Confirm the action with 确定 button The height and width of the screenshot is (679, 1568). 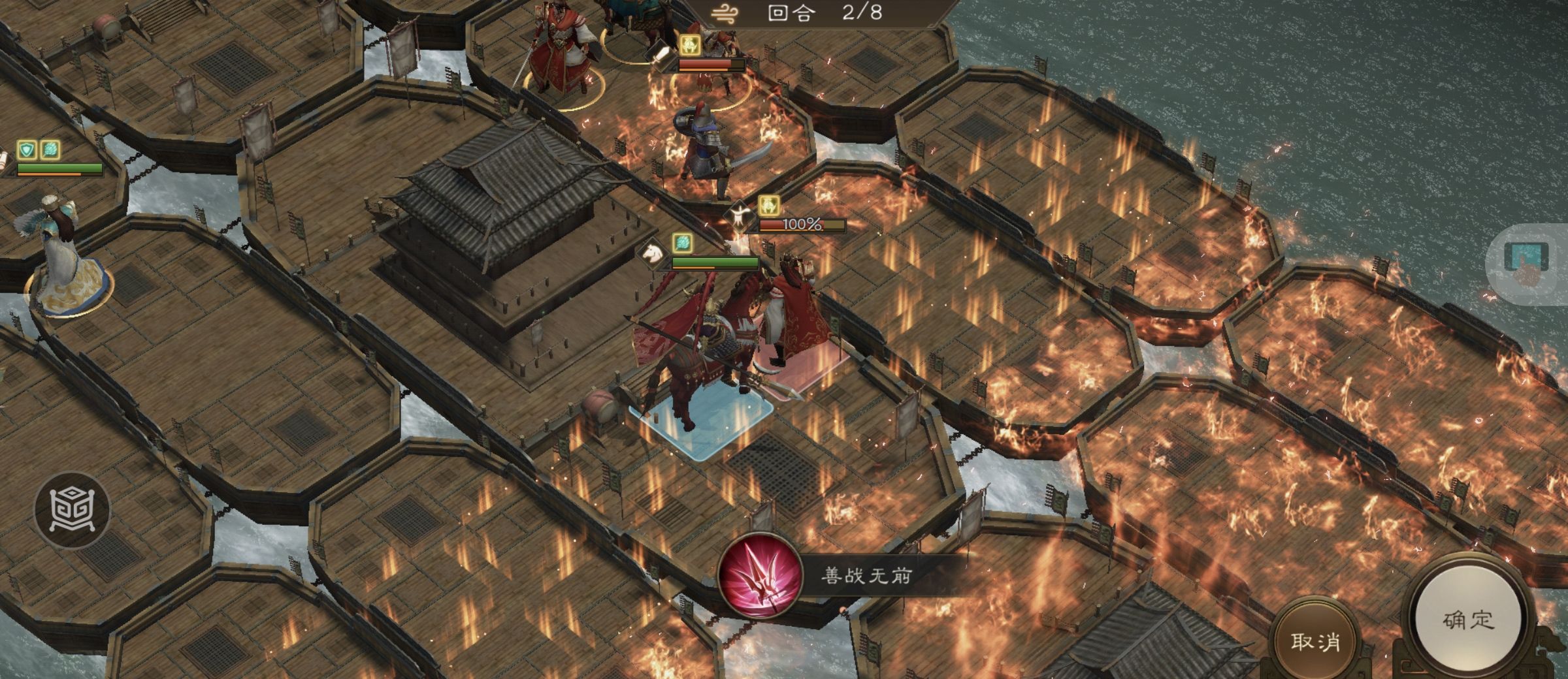point(1467,620)
